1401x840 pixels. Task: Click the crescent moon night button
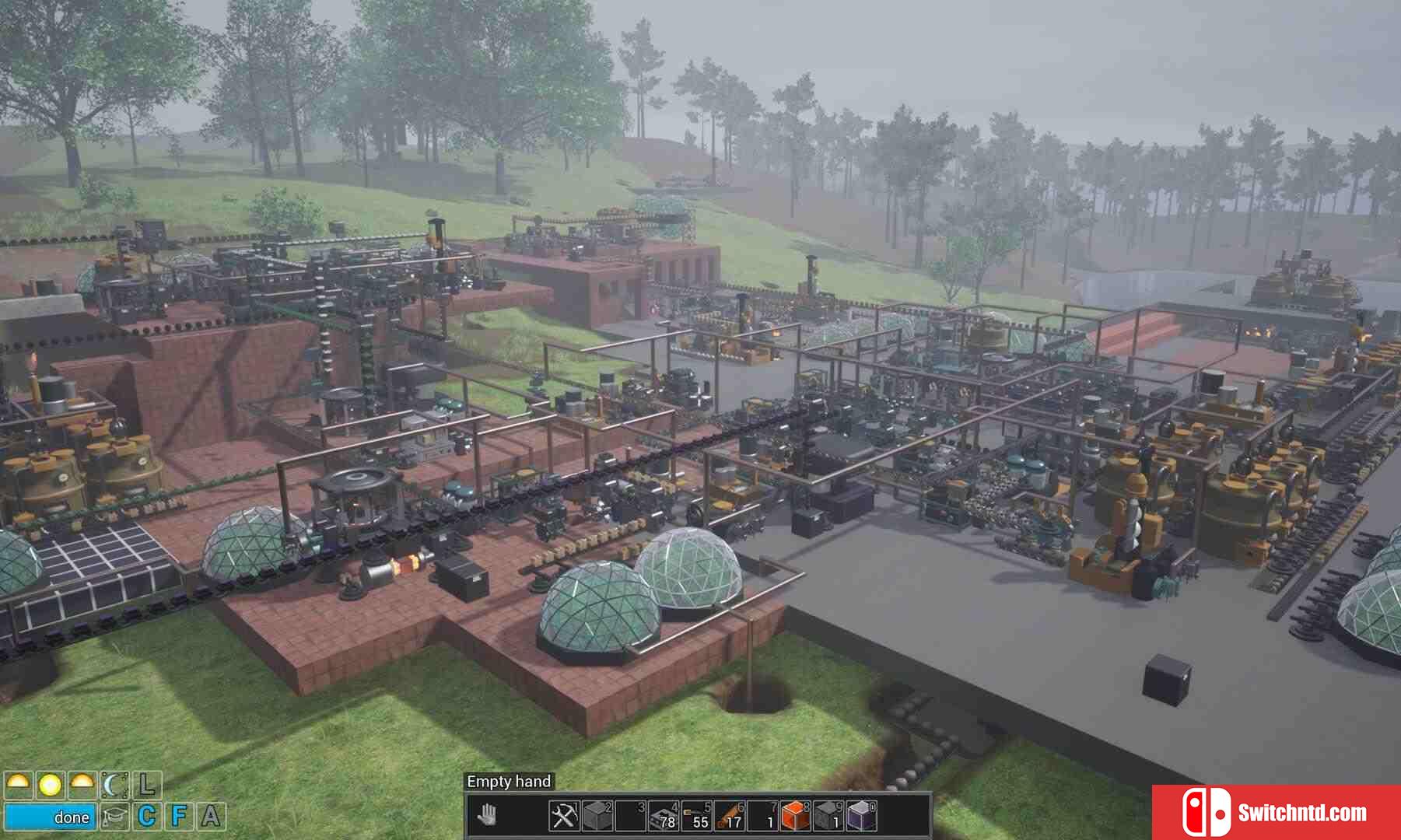[x=114, y=786]
